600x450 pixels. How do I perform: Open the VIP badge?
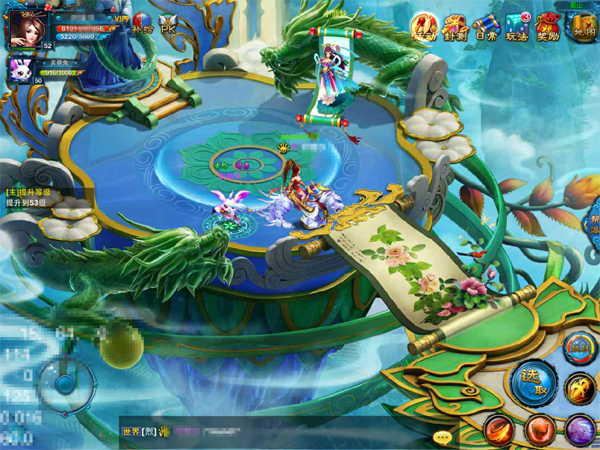pos(122,18)
